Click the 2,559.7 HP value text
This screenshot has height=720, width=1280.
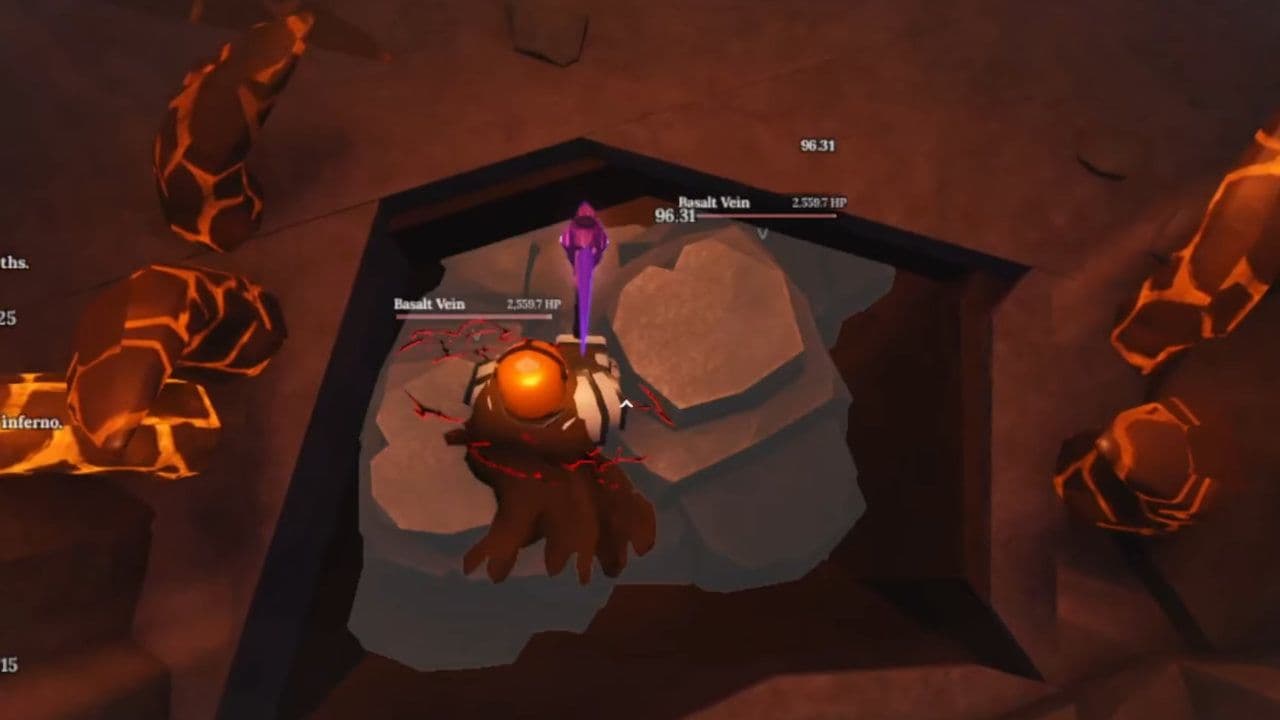(820, 203)
